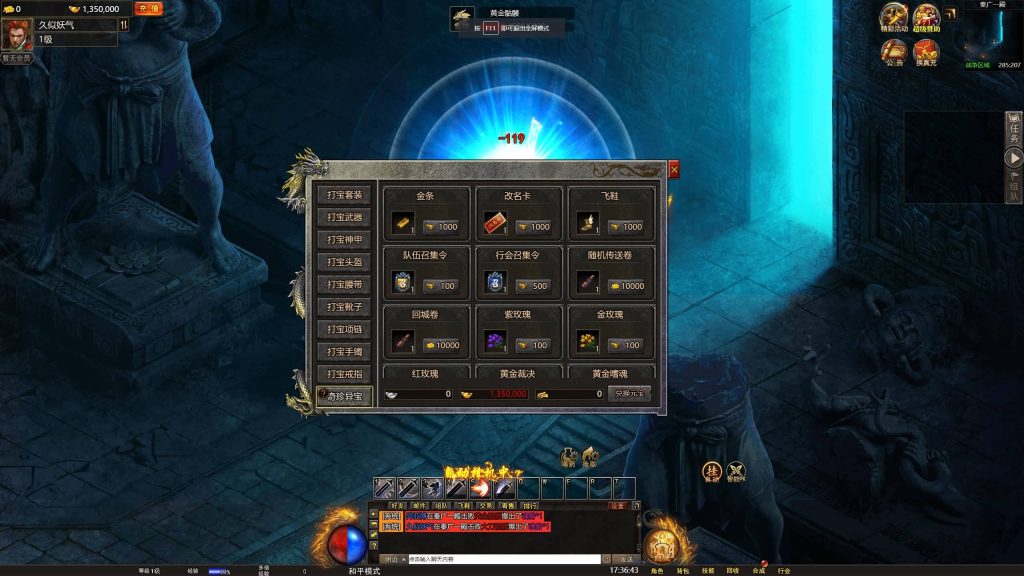Buy the 改名卡 for 1000

pos(533,227)
